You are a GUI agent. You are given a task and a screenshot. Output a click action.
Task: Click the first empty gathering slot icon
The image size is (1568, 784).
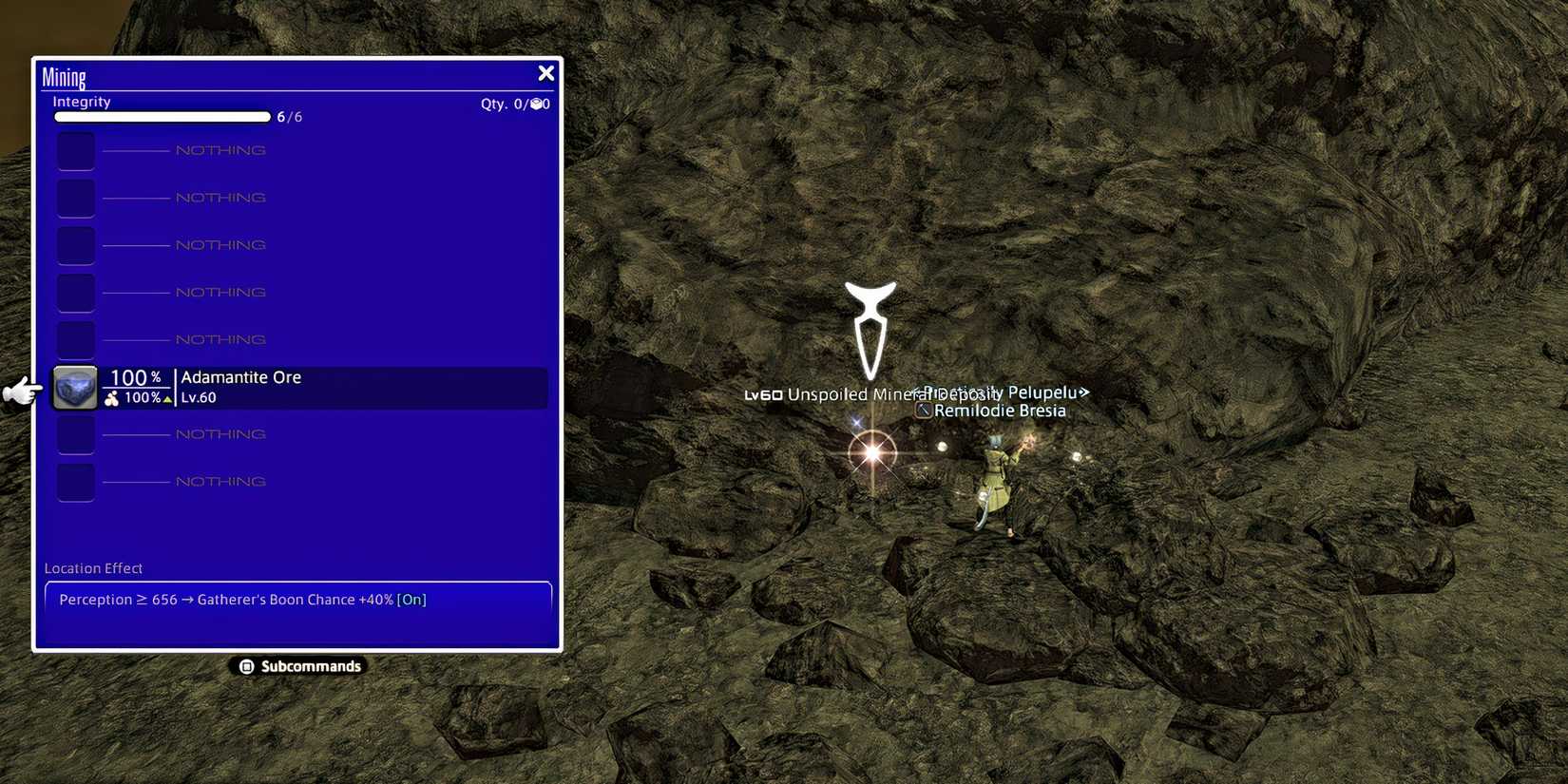pos(75,149)
